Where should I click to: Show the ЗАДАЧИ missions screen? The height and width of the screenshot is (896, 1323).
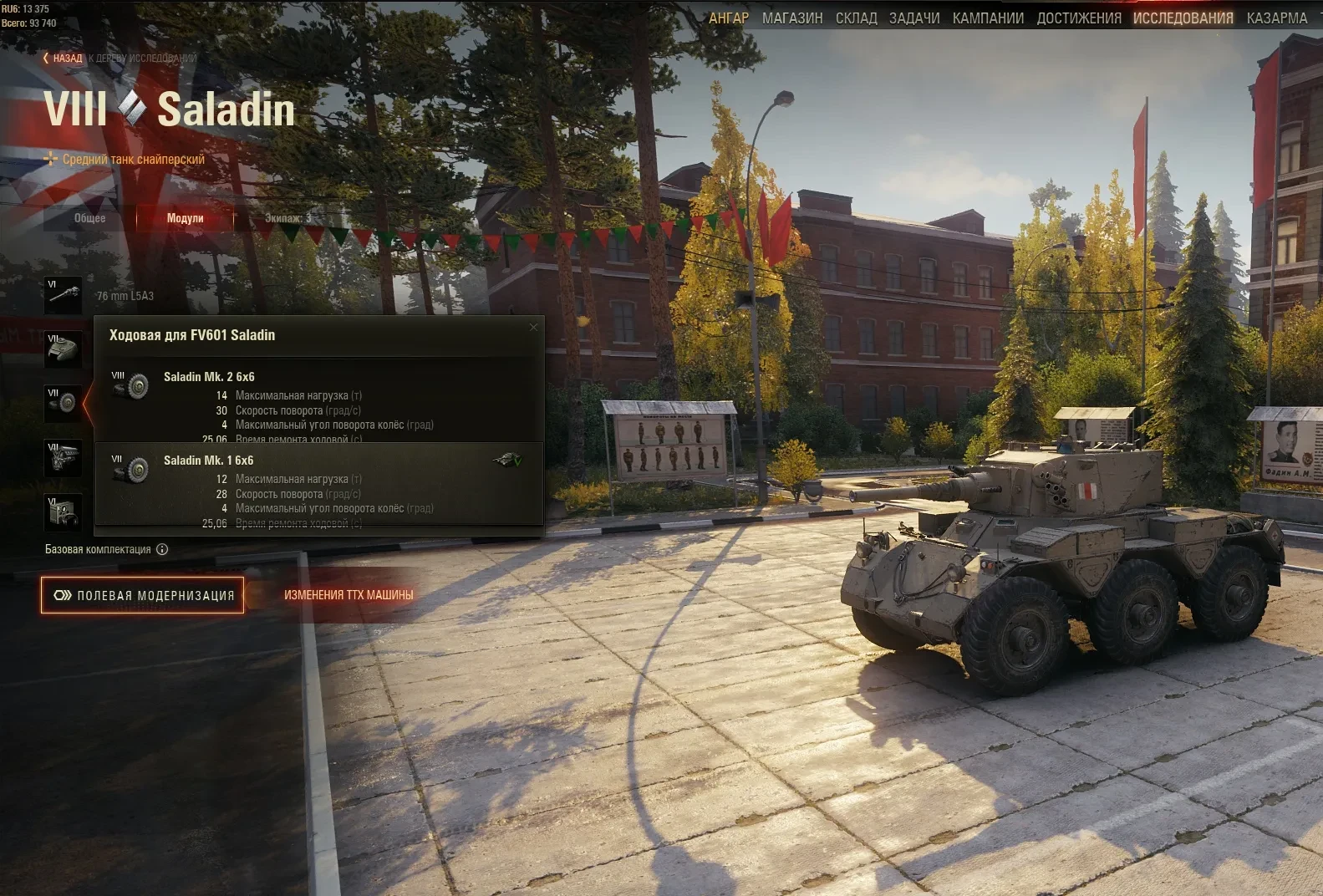tap(914, 18)
